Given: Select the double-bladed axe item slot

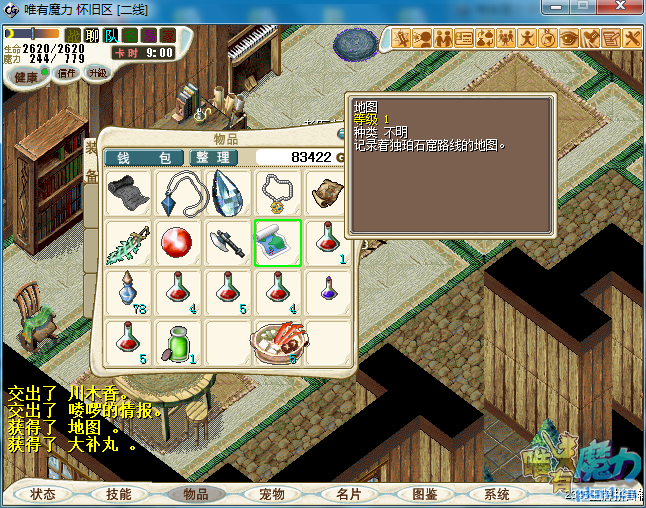Looking at the screenshot, I should [227, 243].
